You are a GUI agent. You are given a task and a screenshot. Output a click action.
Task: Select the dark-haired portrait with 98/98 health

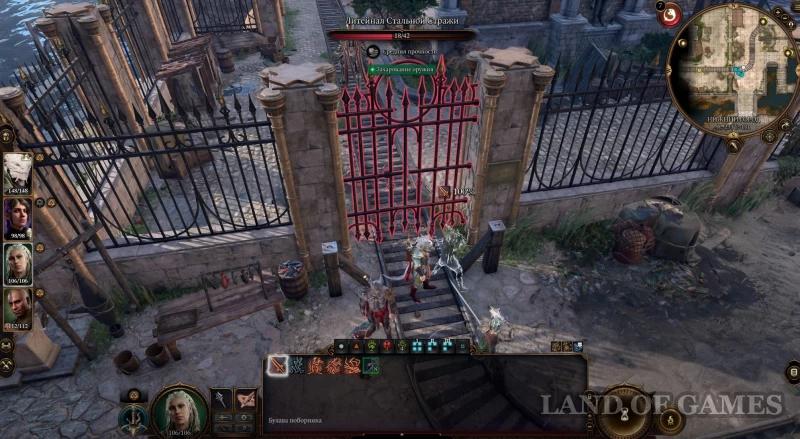[x=17, y=216]
